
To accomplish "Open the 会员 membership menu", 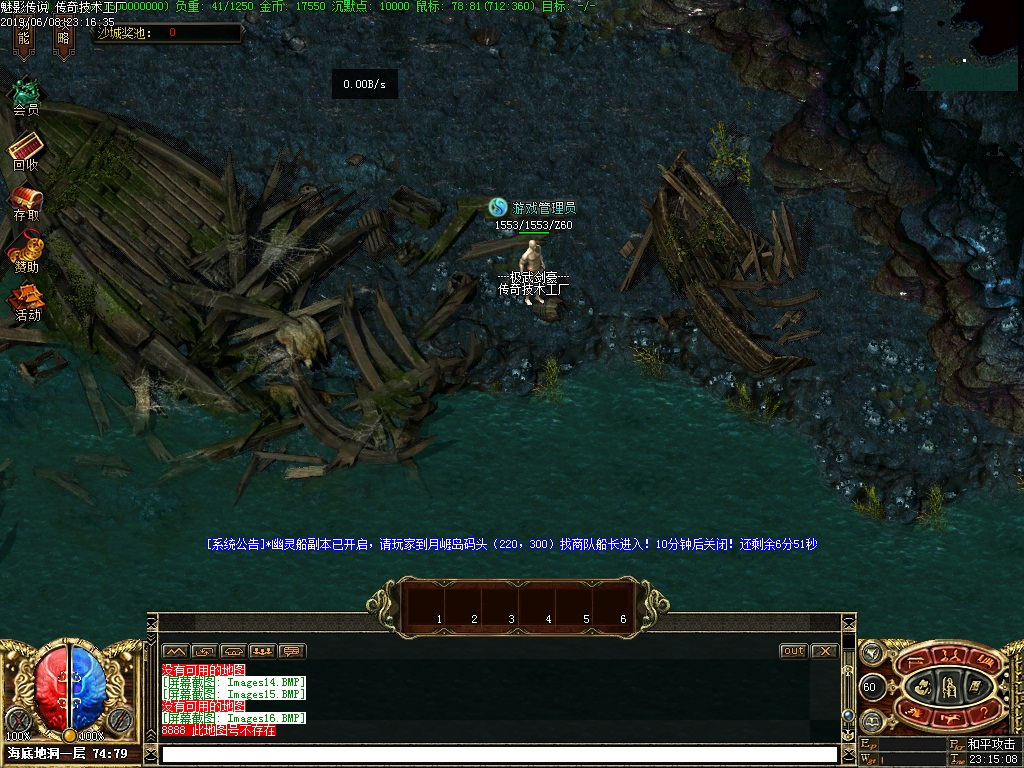I will 26,95.
